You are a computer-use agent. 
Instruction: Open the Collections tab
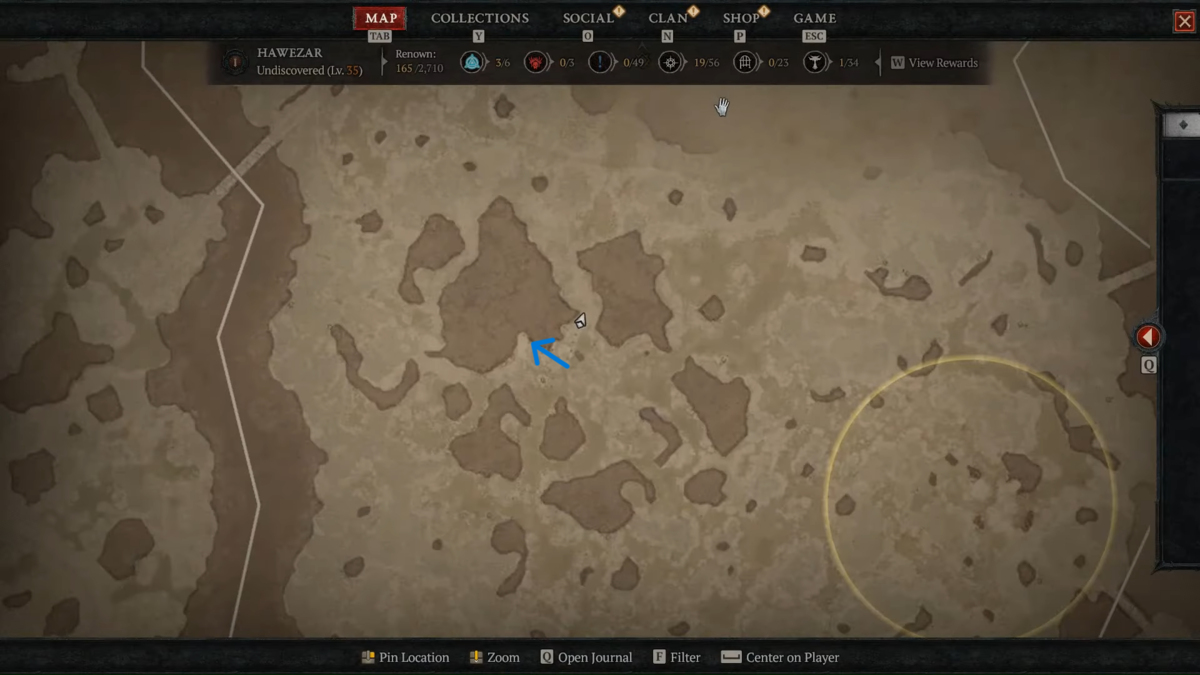point(479,19)
